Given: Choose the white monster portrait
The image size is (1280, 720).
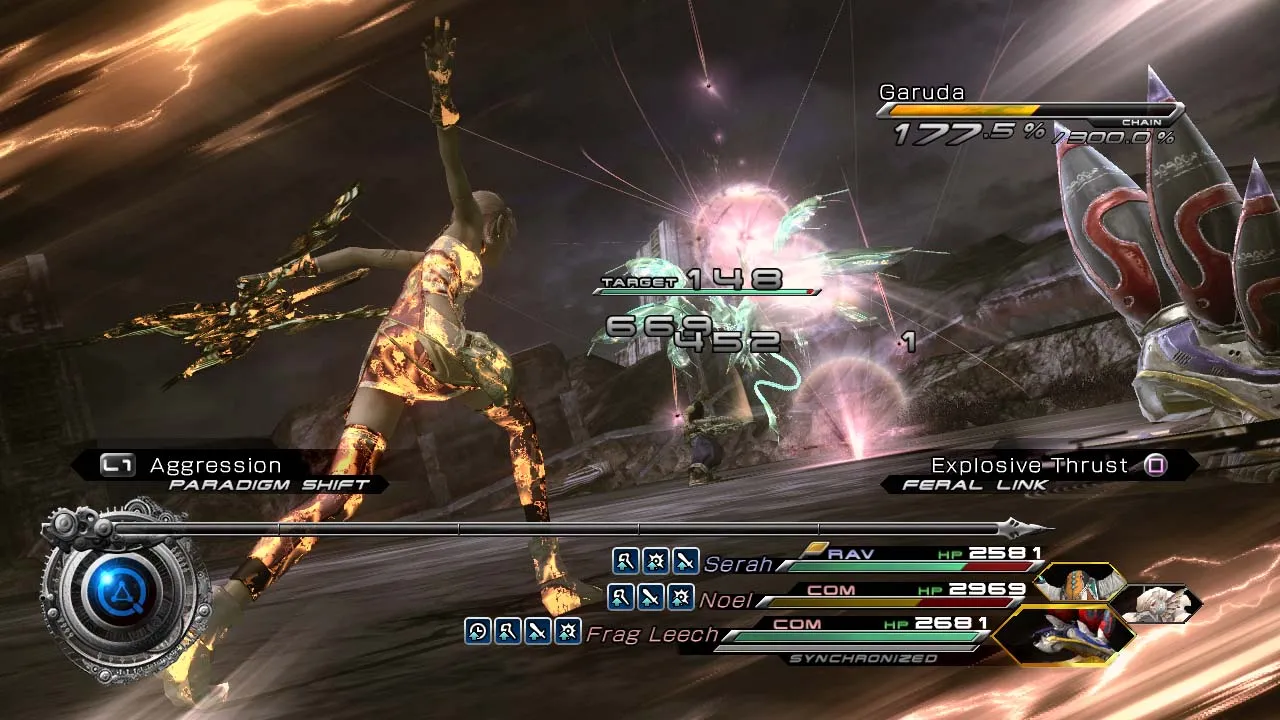Looking at the screenshot, I should (1160, 604).
